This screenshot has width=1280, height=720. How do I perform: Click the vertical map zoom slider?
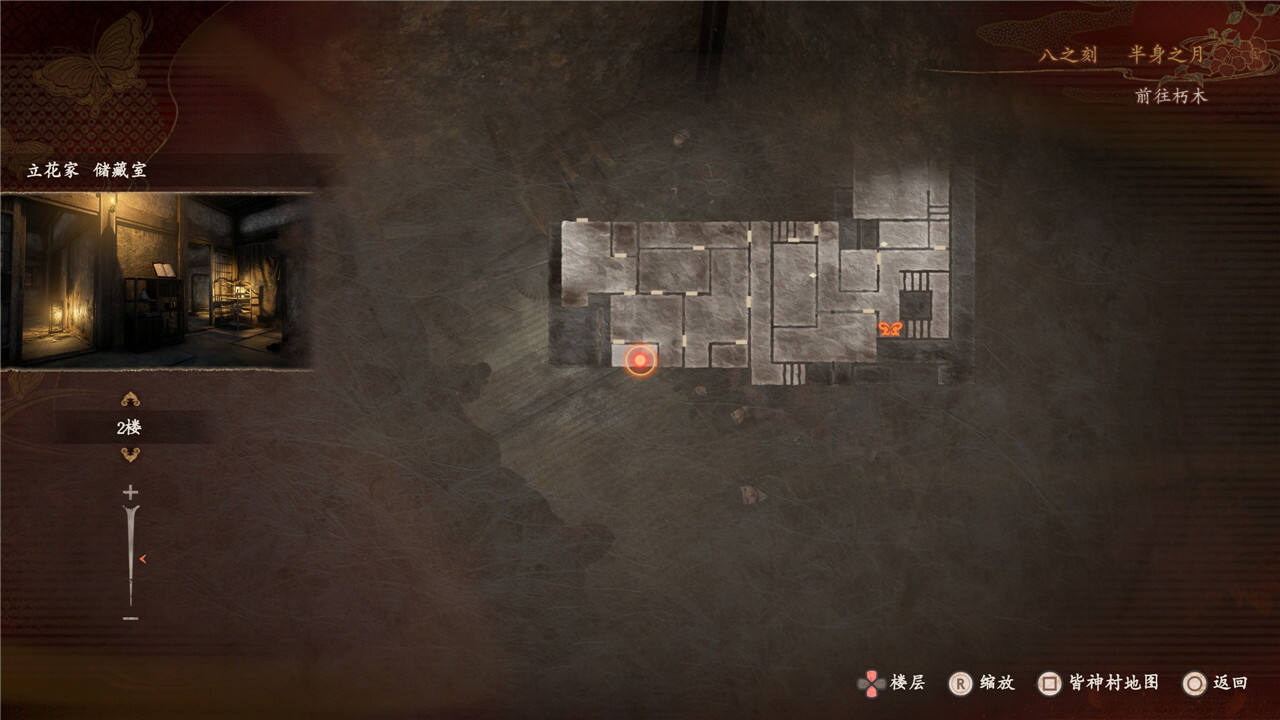coord(130,555)
